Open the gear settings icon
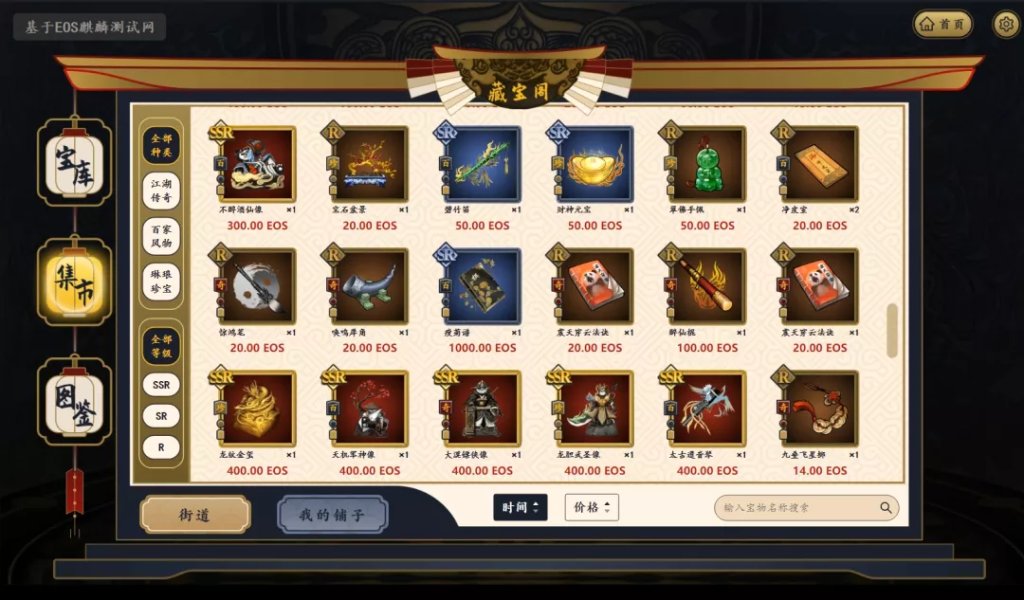Viewport: 1024px width, 600px height. [1006, 24]
